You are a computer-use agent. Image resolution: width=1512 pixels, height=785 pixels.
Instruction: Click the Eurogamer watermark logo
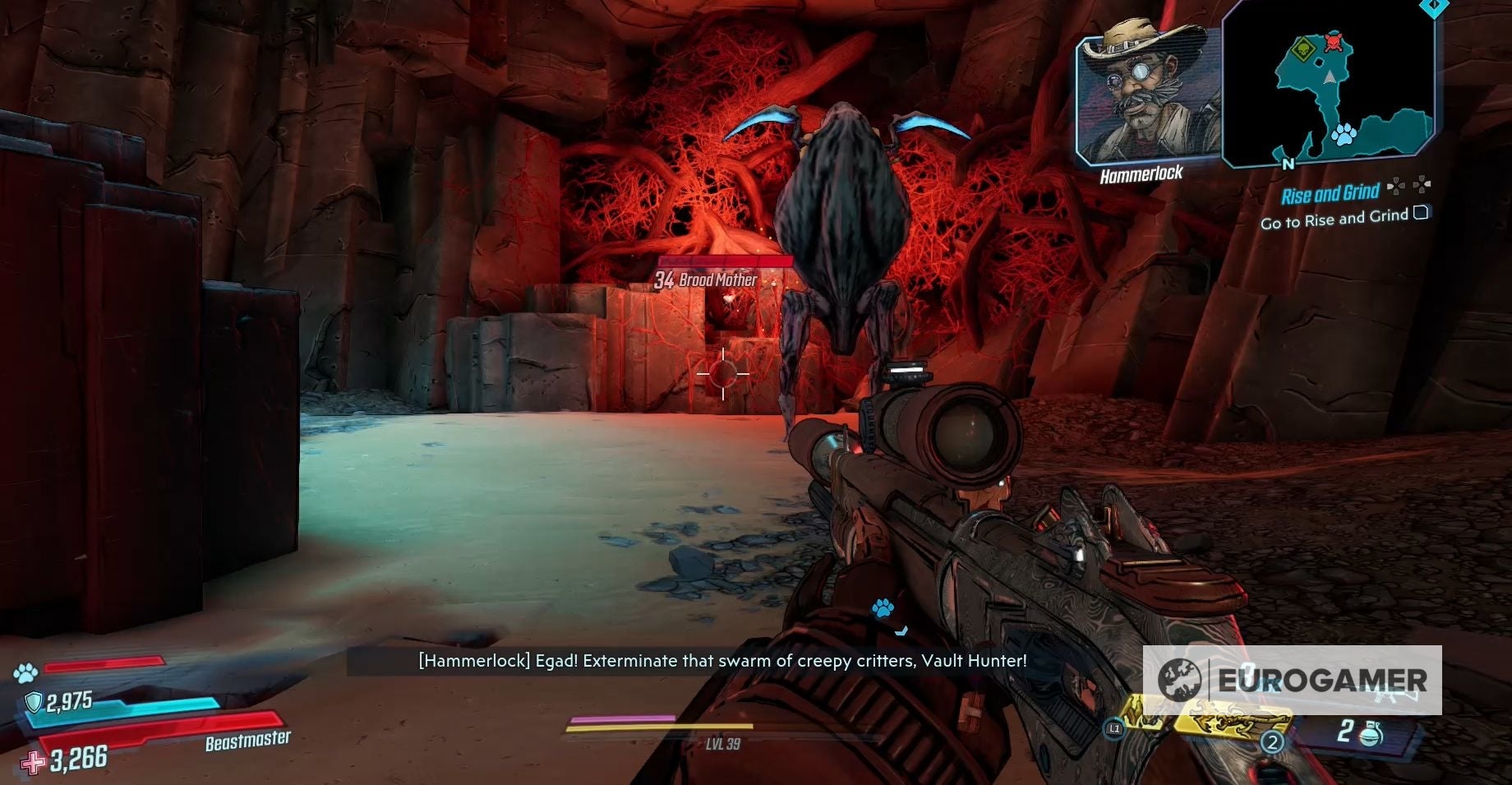click(x=1292, y=680)
